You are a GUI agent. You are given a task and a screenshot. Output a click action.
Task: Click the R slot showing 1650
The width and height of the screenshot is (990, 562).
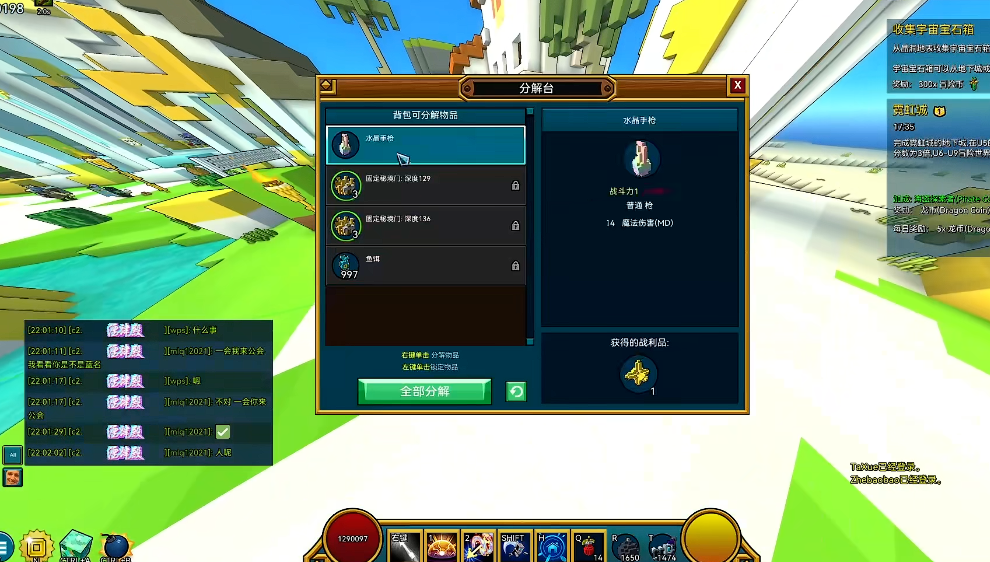coord(625,545)
